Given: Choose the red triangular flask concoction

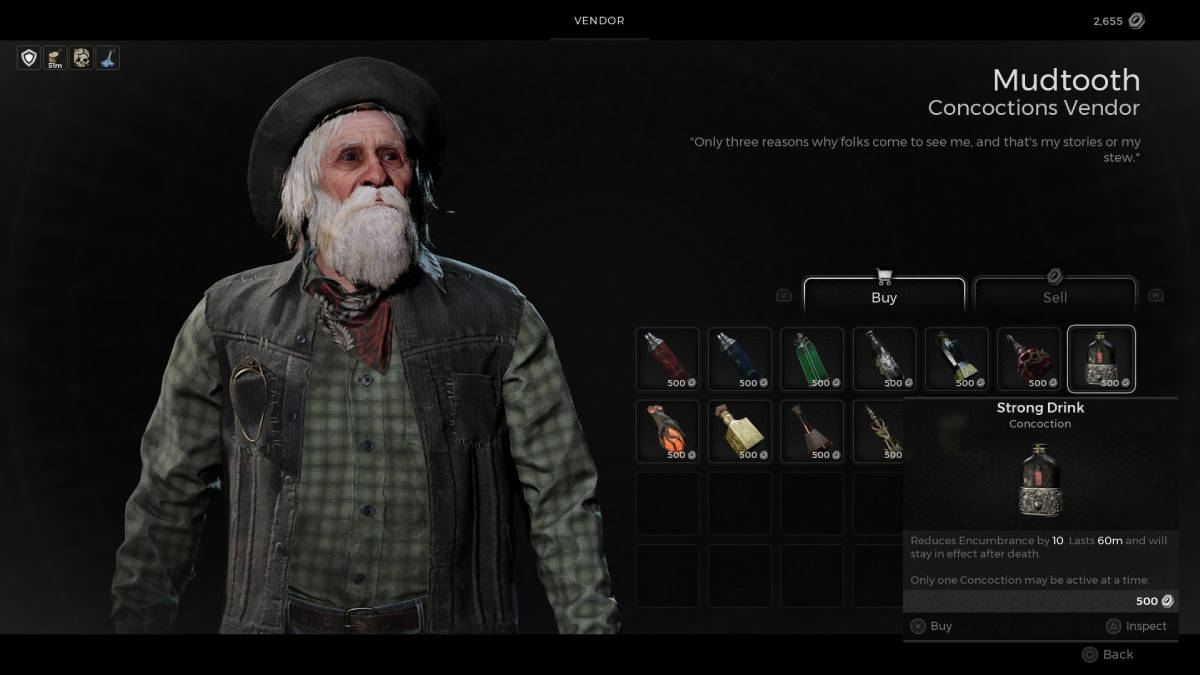Looking at the screenshot, I should click(812, 431).
